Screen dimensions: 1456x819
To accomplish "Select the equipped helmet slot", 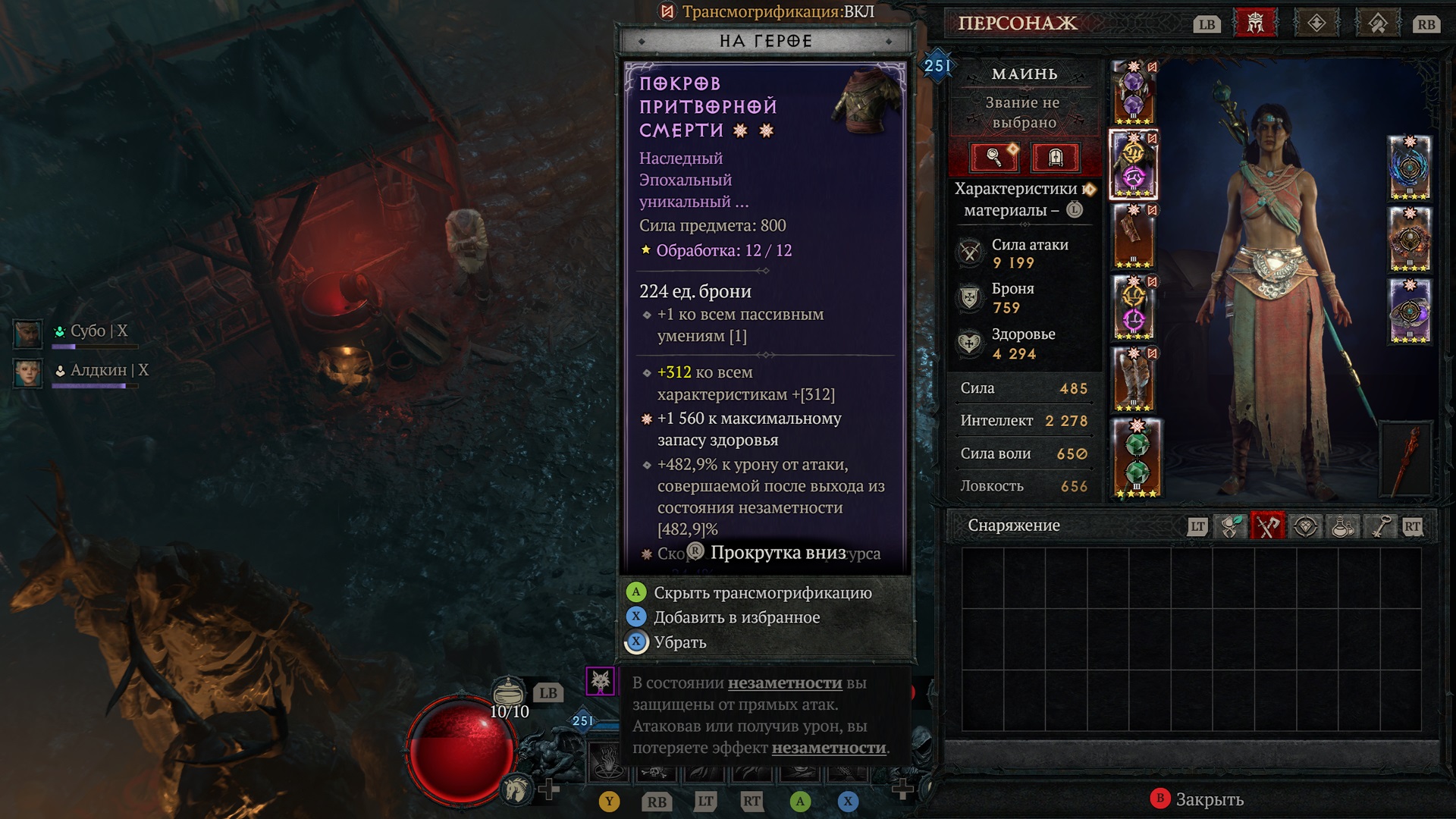I will point(1133,93).
